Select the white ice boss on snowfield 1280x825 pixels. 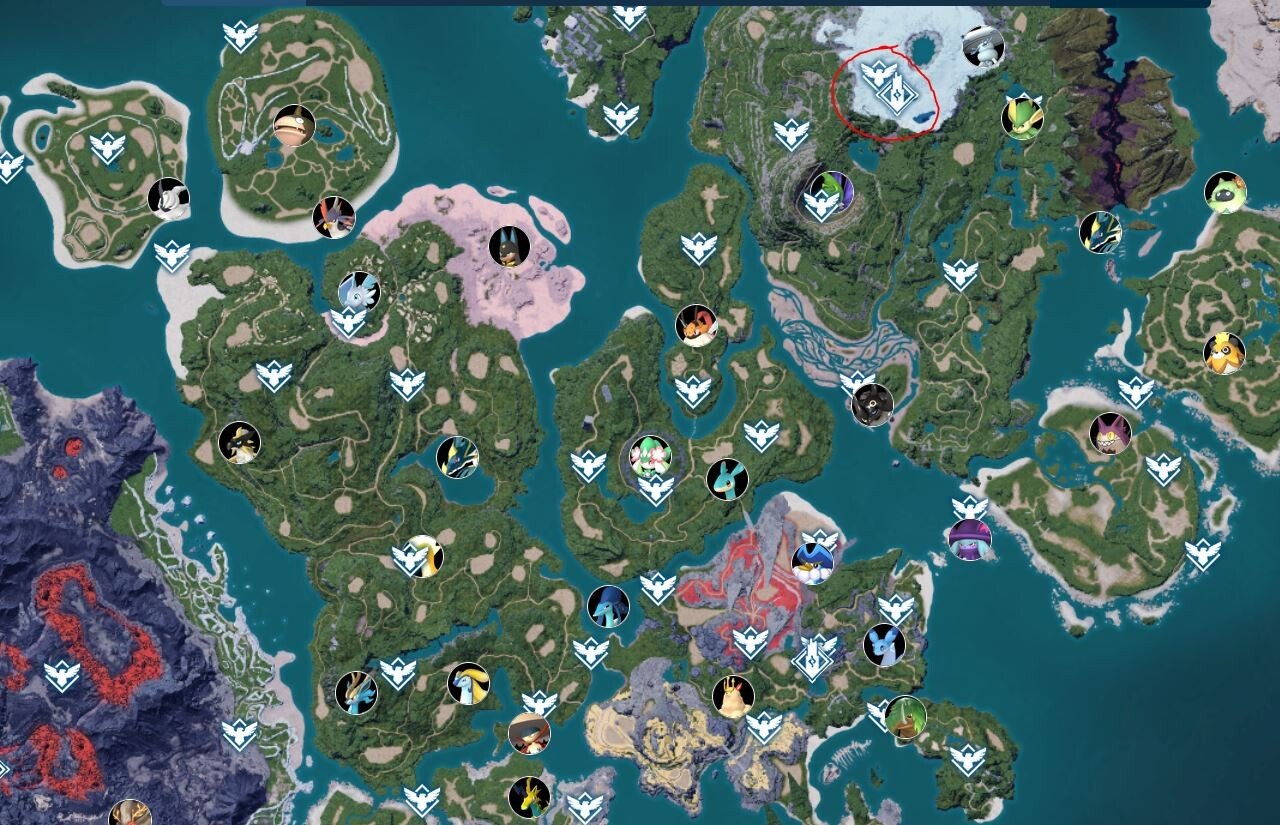(983, 46)
